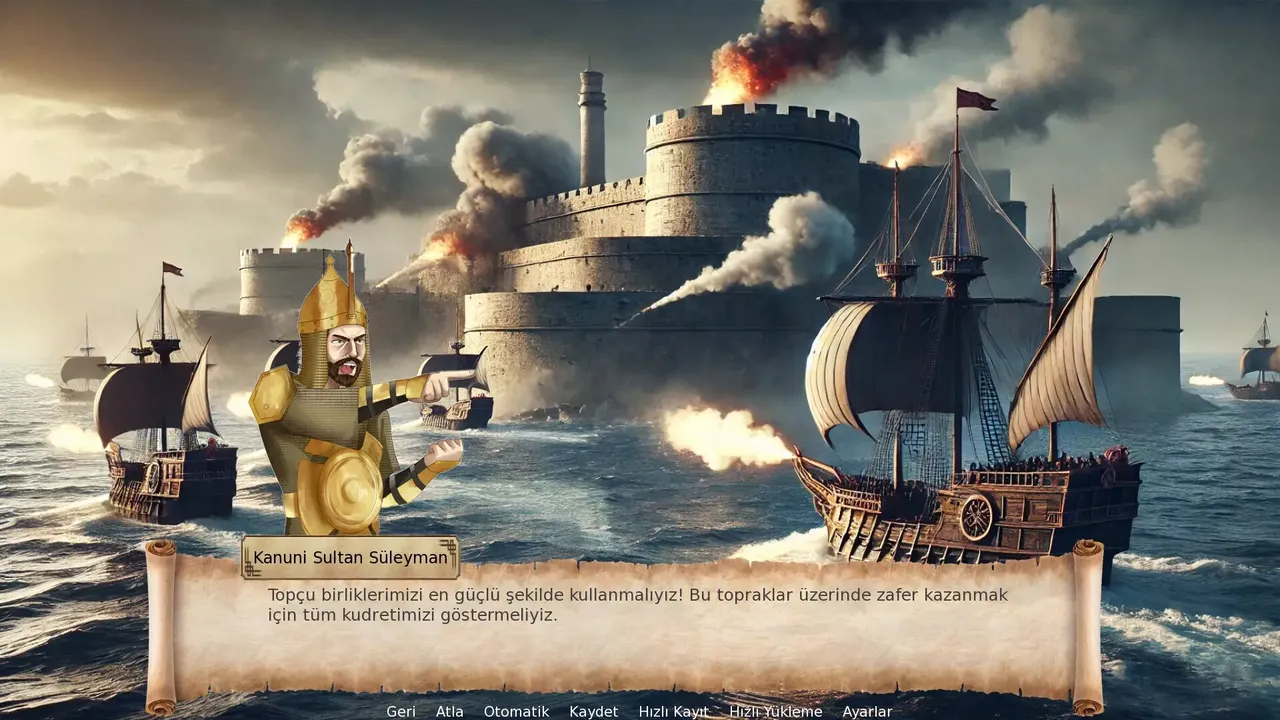Click Geri to rewind dialogue

tap(400, 712)
